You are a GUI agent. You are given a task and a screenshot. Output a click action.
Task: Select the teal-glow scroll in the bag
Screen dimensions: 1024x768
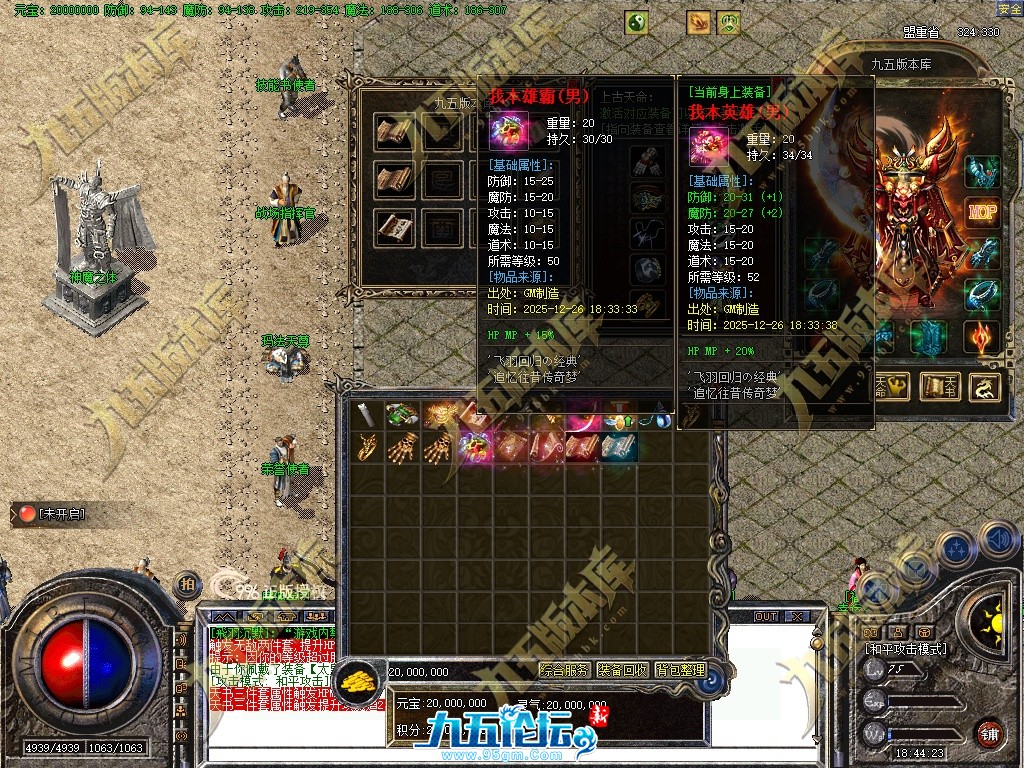click(x=618, y=446)
